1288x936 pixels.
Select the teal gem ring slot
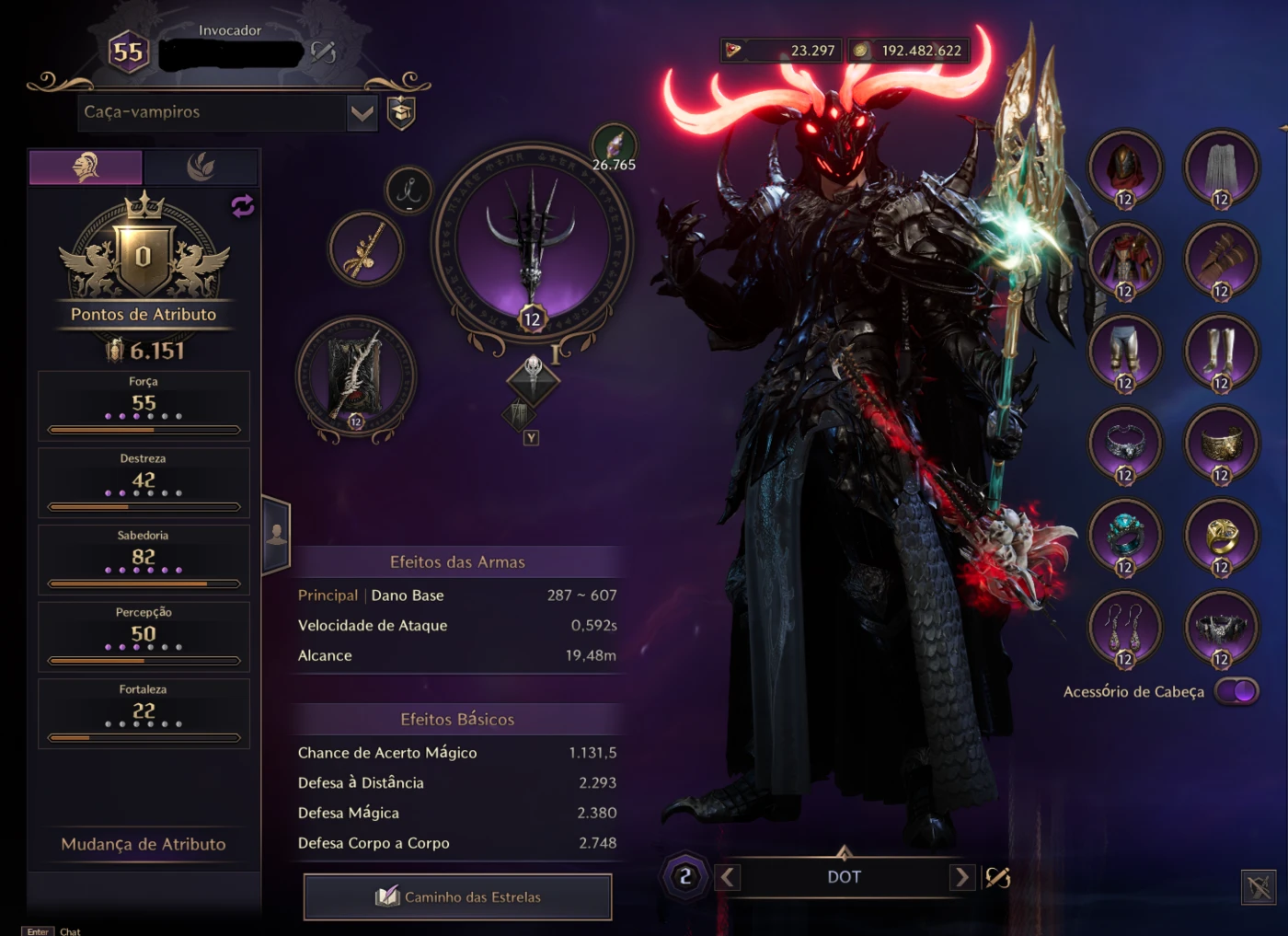coord(1124,536)
